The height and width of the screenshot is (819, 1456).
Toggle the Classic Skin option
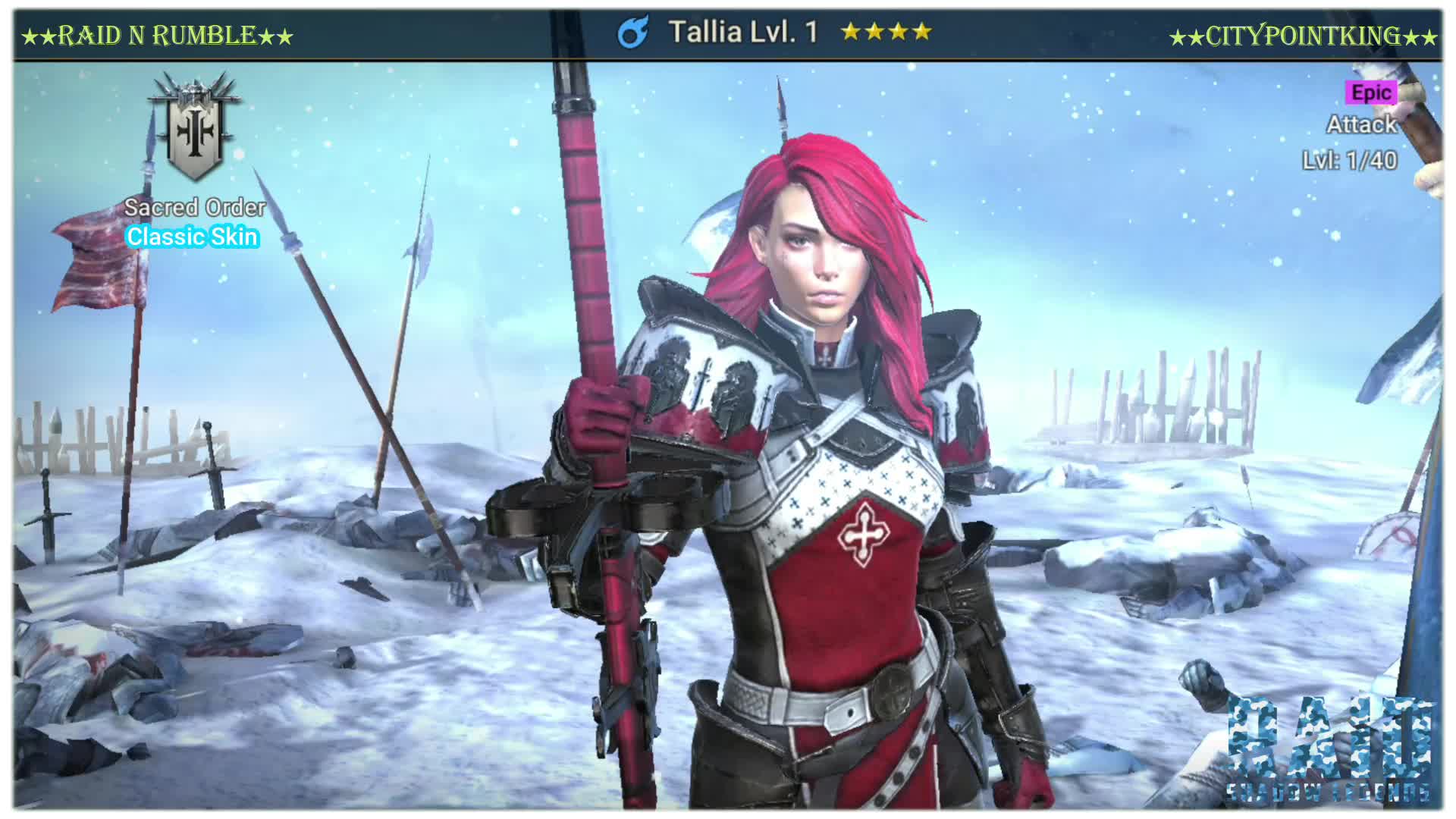pos(193,237)
